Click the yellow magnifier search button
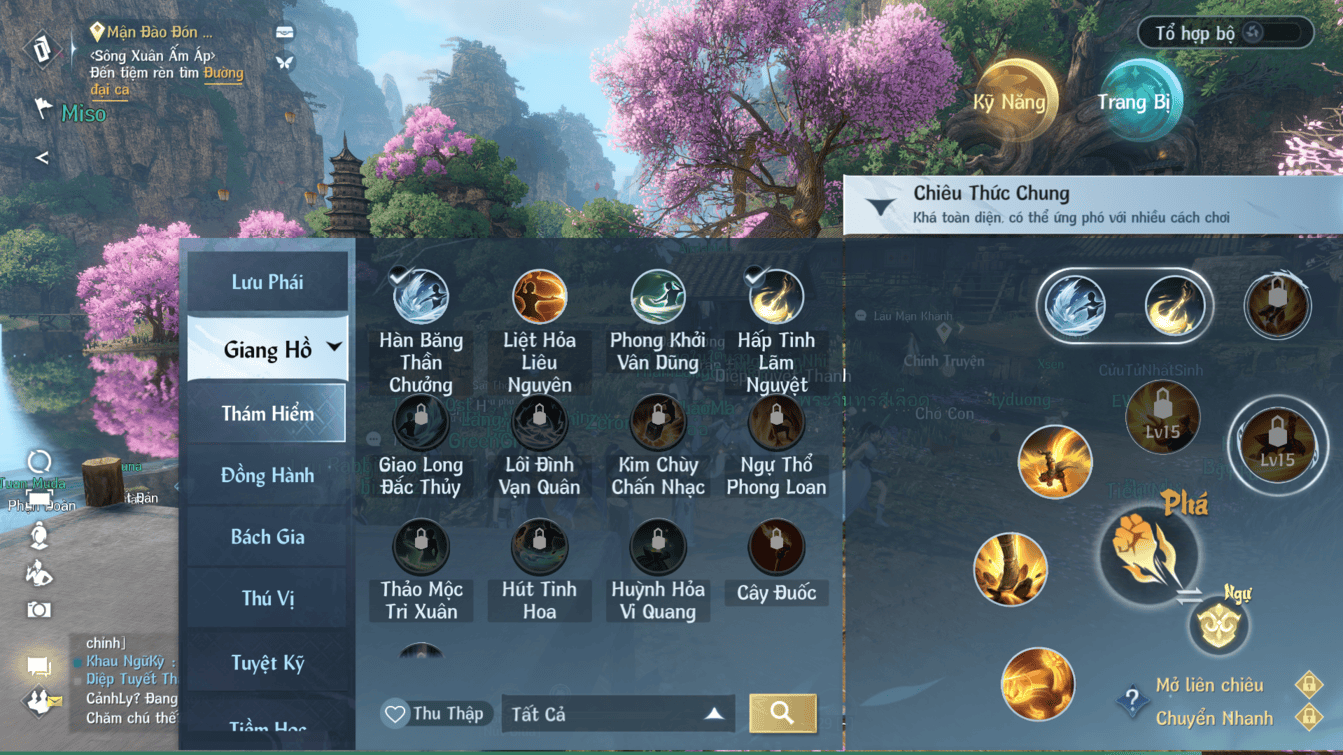This screenshot has height=755, width=1343. [x=782, y=713]
